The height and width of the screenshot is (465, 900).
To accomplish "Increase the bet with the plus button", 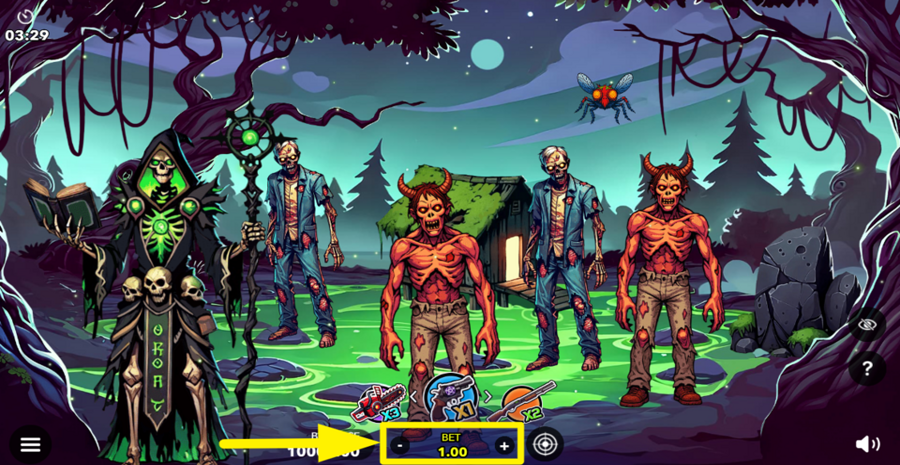I will pos(504,446).
